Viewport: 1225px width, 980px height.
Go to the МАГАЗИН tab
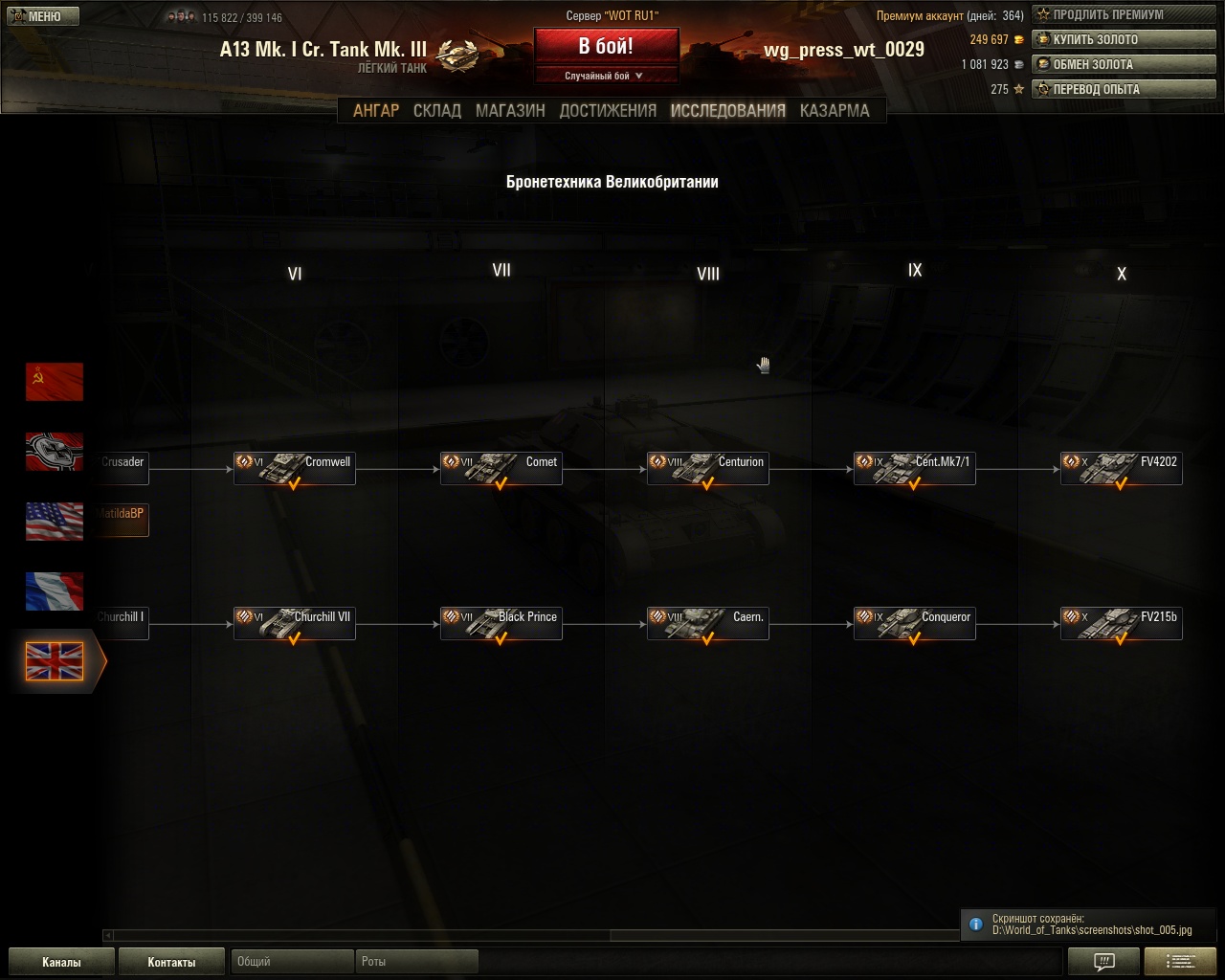click(510, 110)
